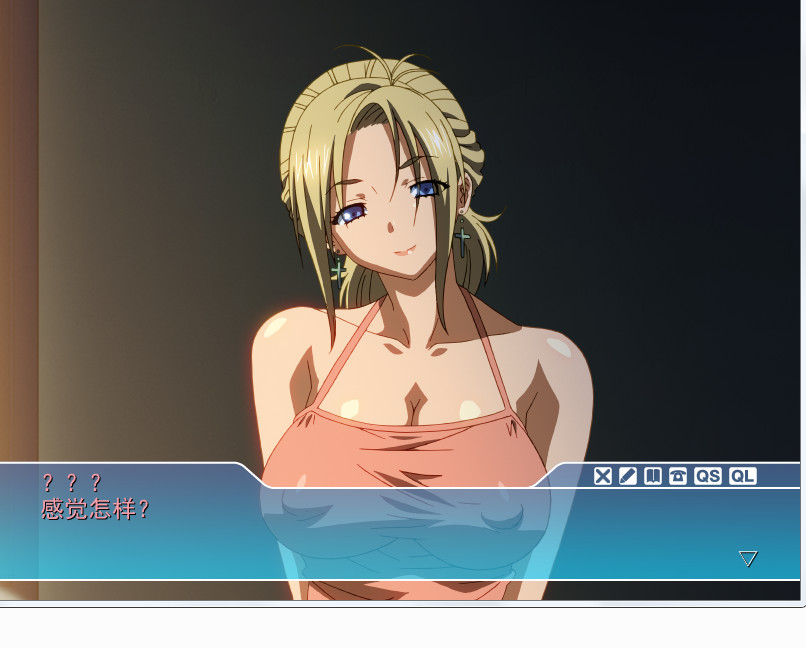Select the telephone icon in the dialogue toolbar
Viewport: 806px width, 648px height.
click(x=678, y=476)
